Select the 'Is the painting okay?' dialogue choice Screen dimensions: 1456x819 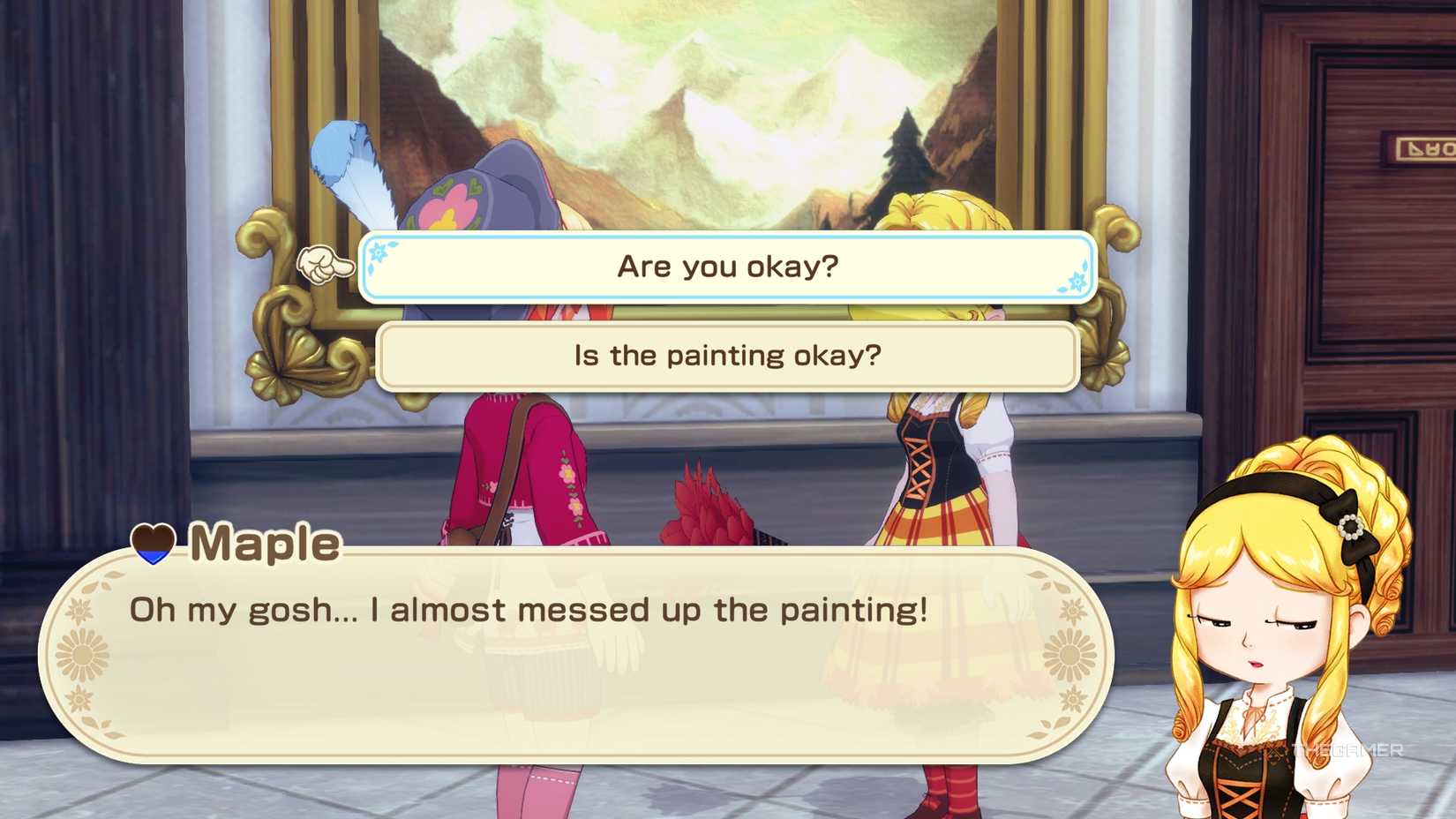point(725,355)
